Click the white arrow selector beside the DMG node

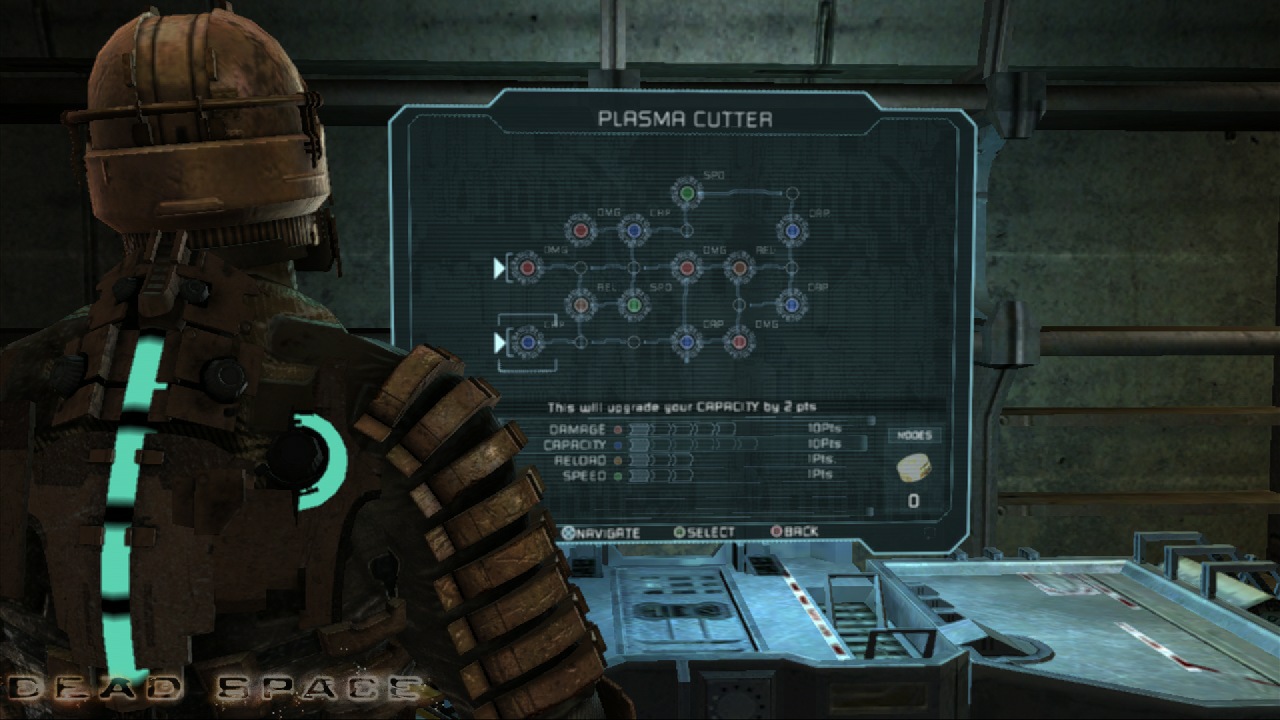click(499, 268)
